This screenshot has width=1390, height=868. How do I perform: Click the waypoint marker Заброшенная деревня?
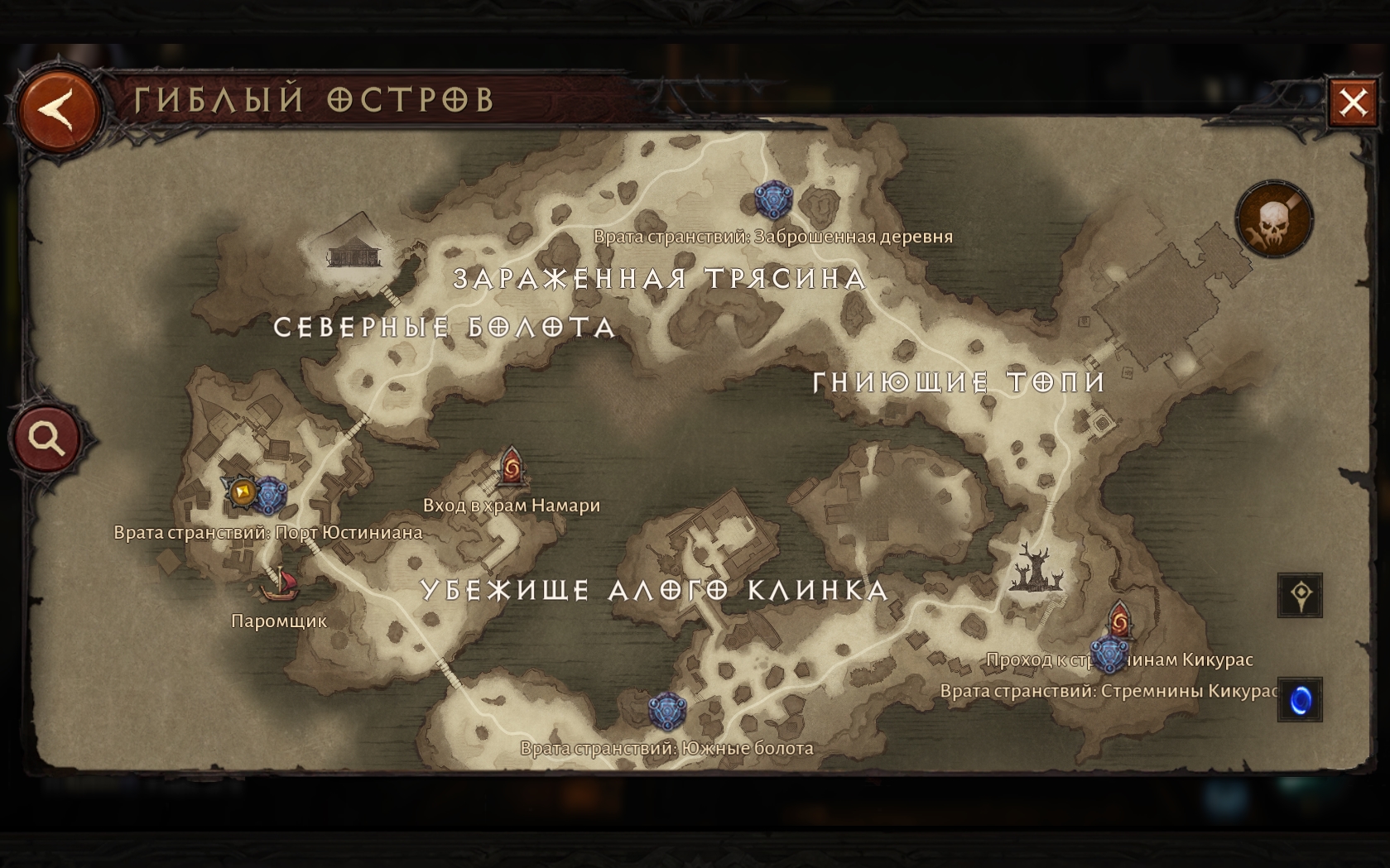point(773,200)
